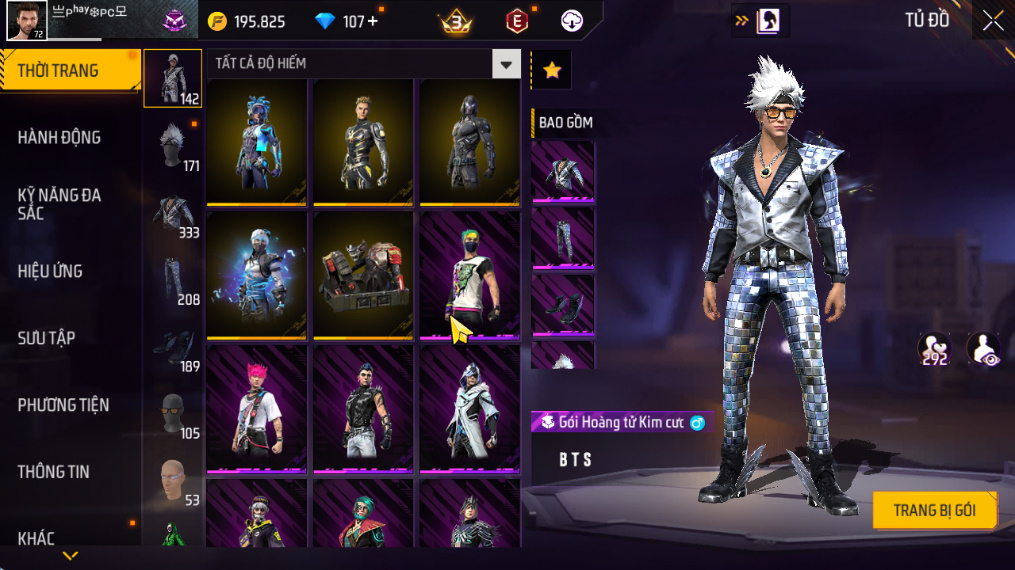
Task: Choose the black balaclava mask subcategory
Action: point(173,413)
